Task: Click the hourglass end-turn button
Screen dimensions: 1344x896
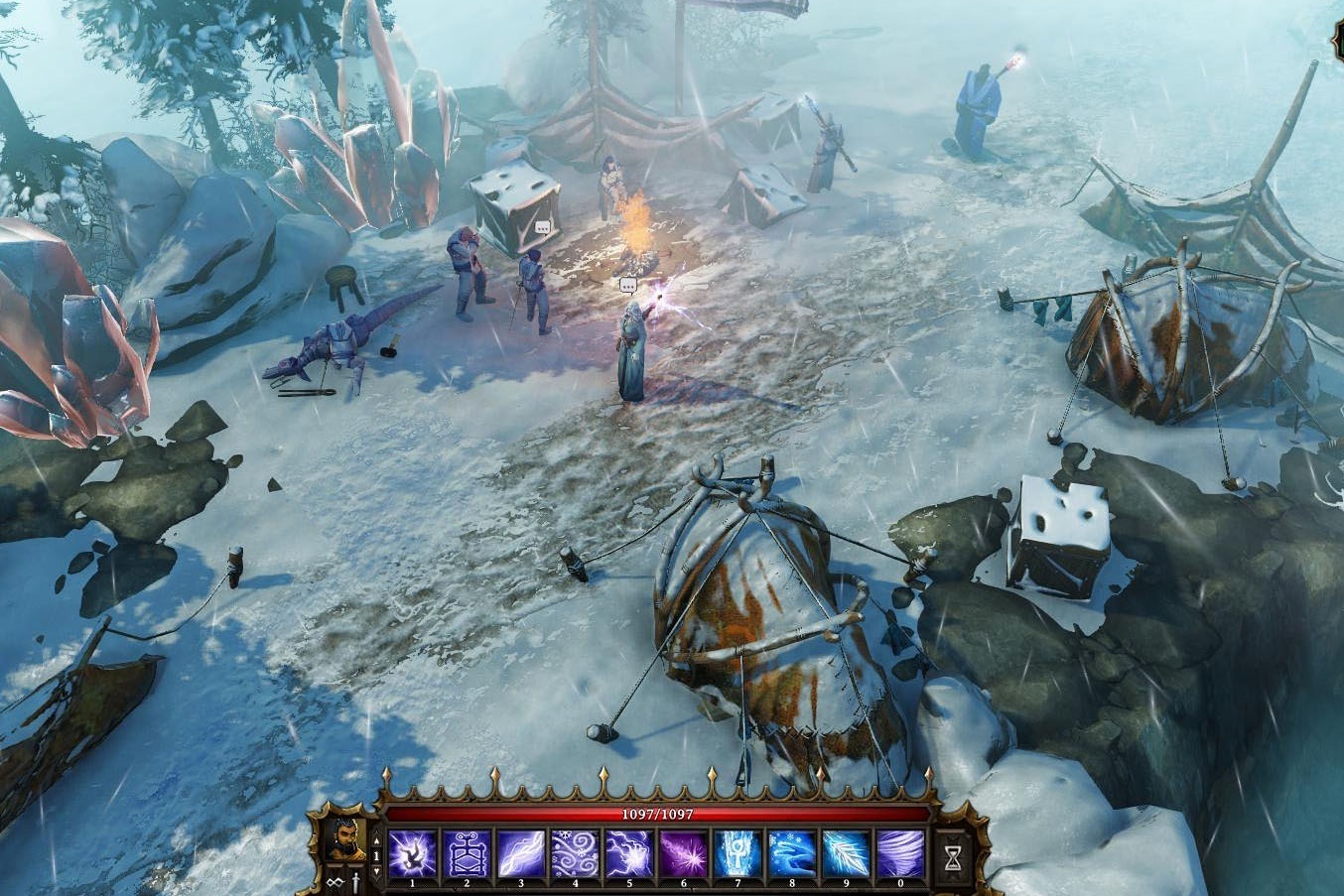Action: [x=953, y=854]
